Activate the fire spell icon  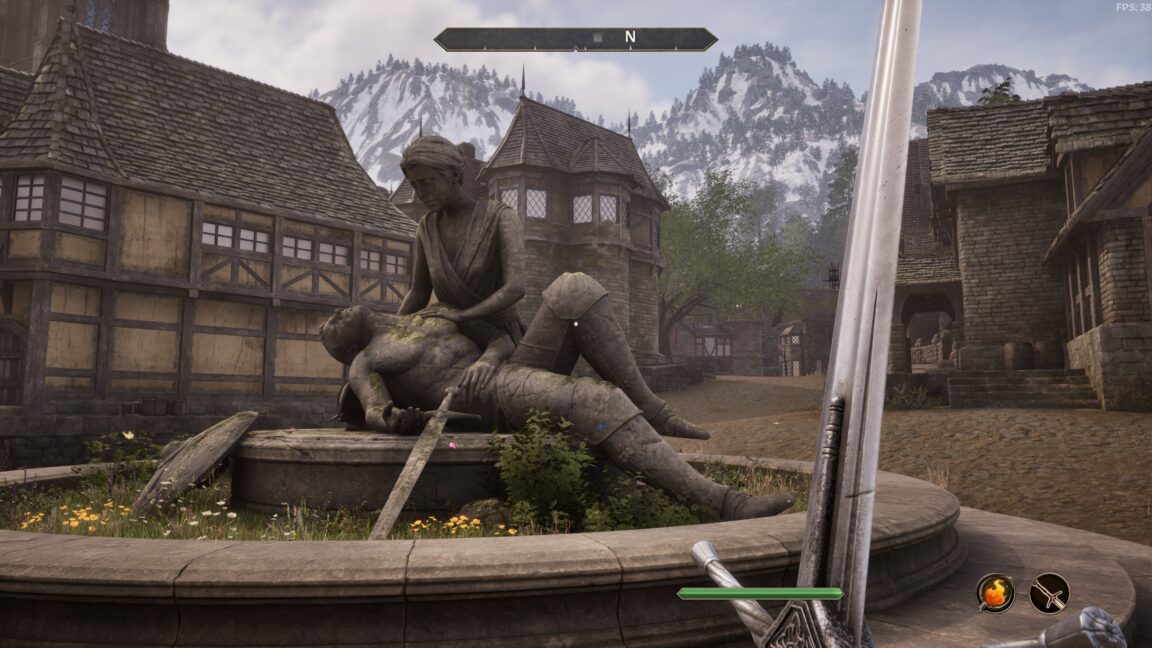tap(995, 593)
